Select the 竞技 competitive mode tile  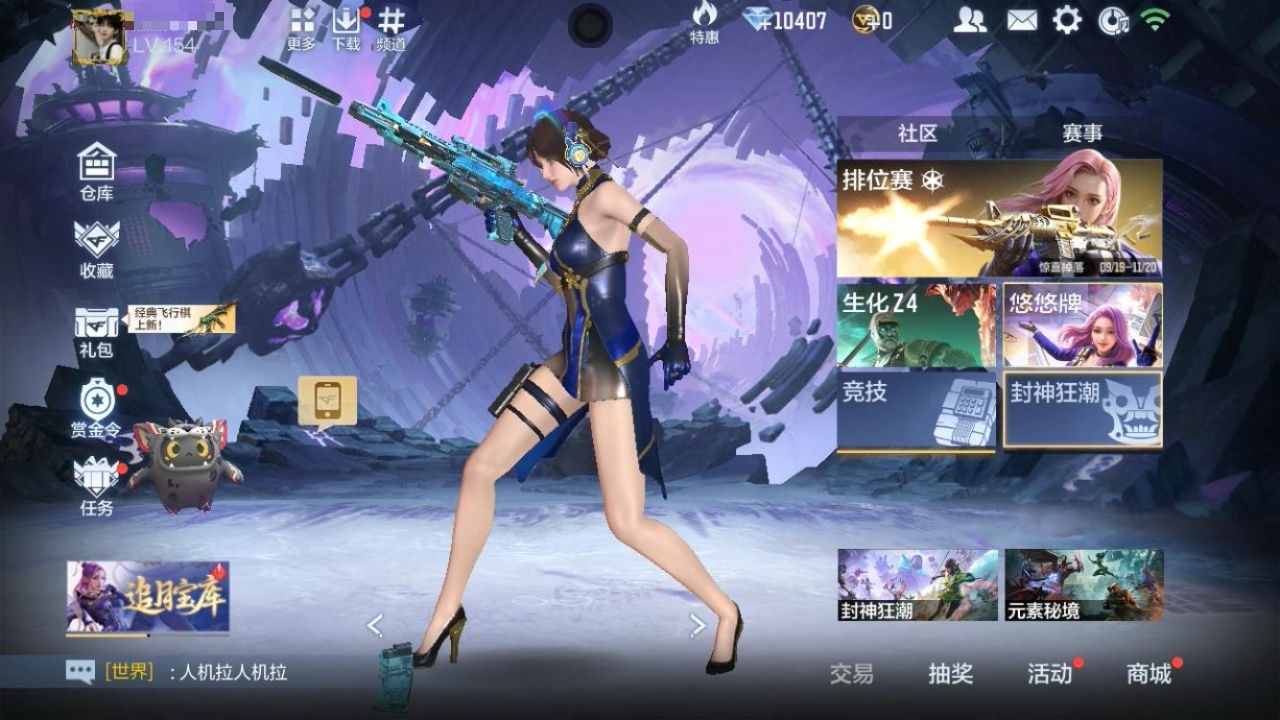pyautogui.click(x=916, y=410)
